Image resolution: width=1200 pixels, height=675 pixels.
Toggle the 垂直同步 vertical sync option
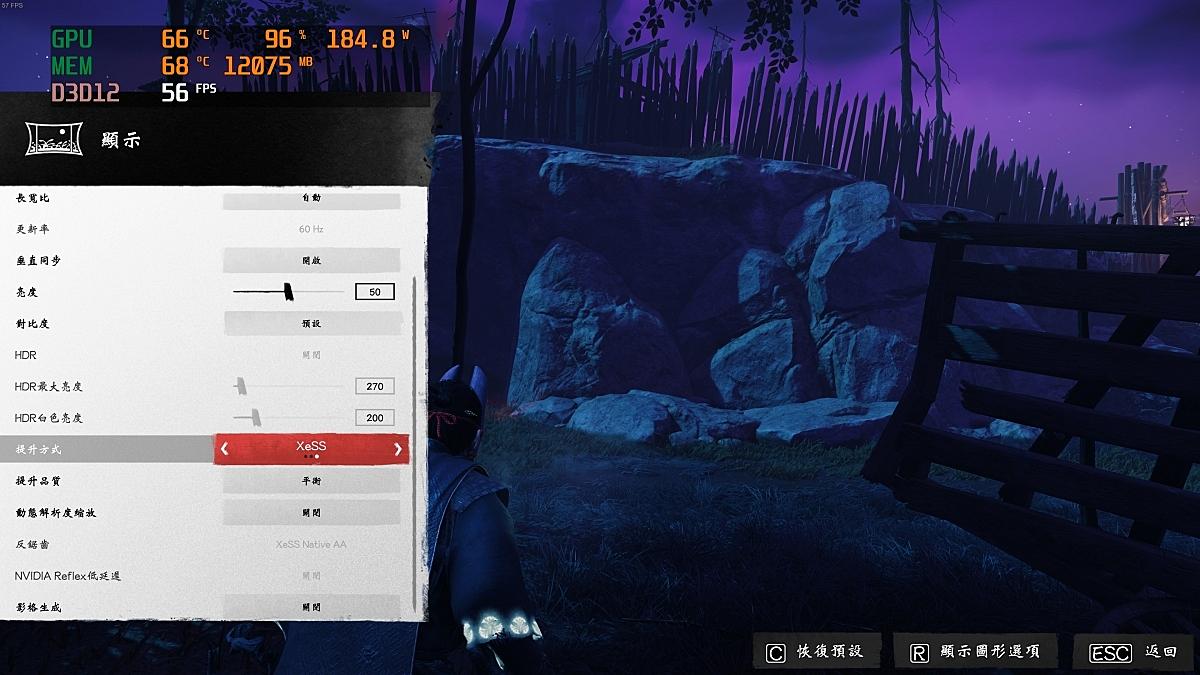pyautogui.click(x=311, y=260)
